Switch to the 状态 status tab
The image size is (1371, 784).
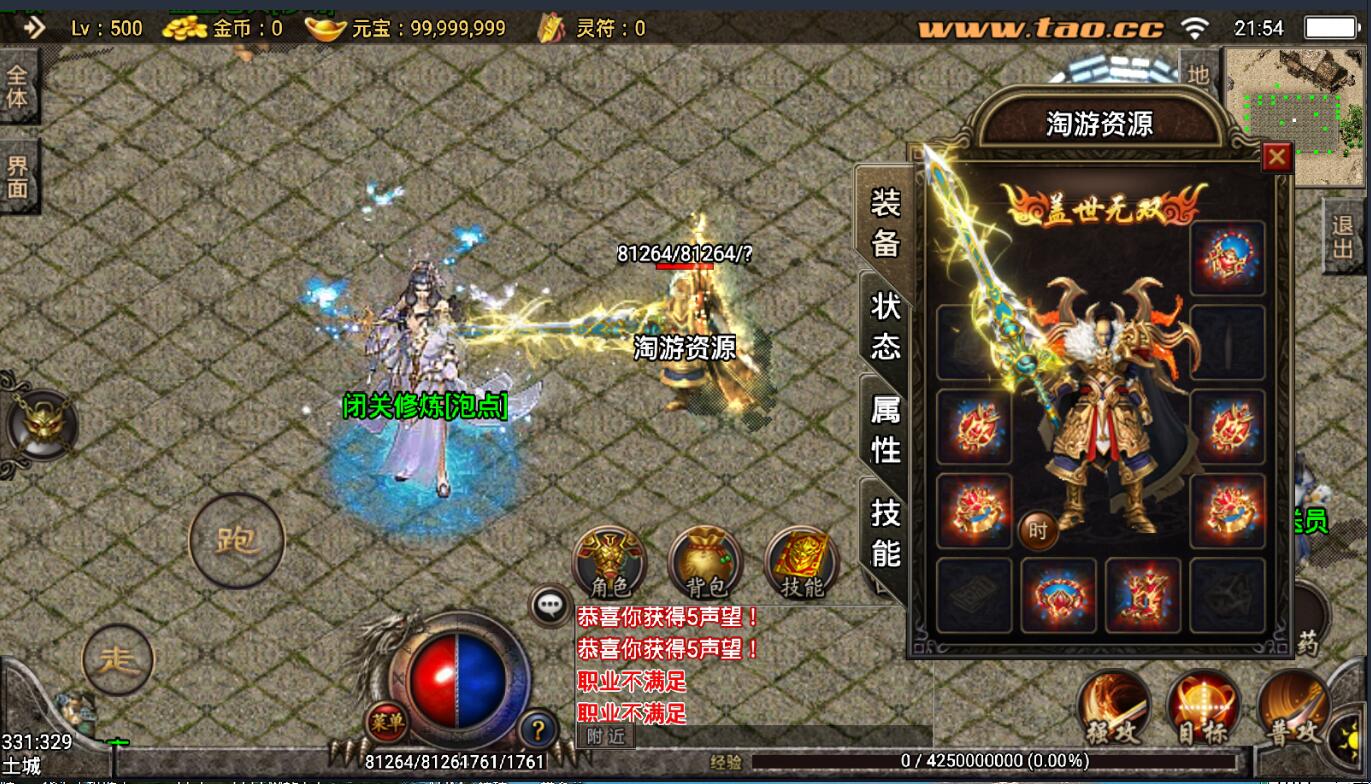885,326
